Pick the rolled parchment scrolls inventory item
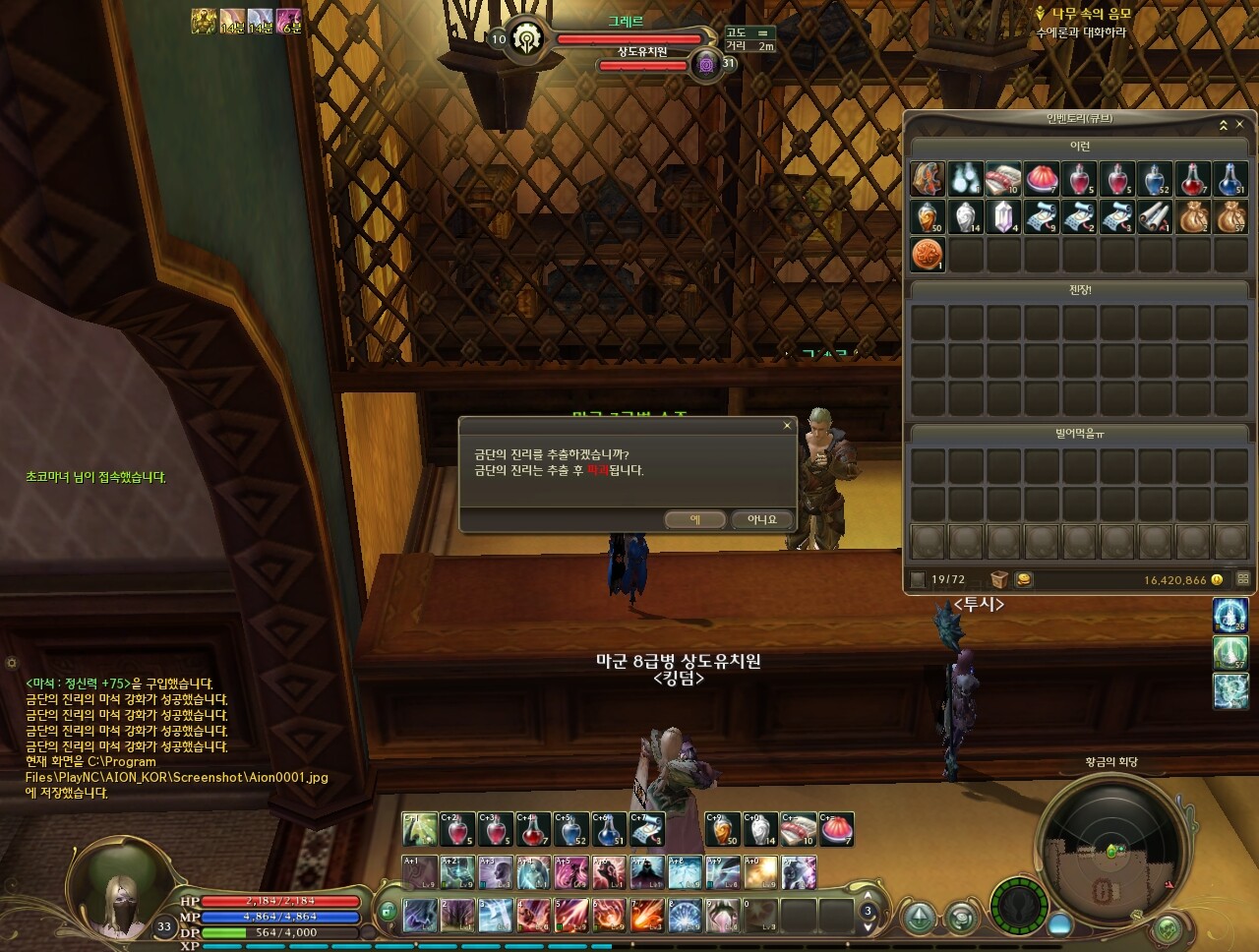The width and height of the screenshot is (1259, 952). 1155,216
